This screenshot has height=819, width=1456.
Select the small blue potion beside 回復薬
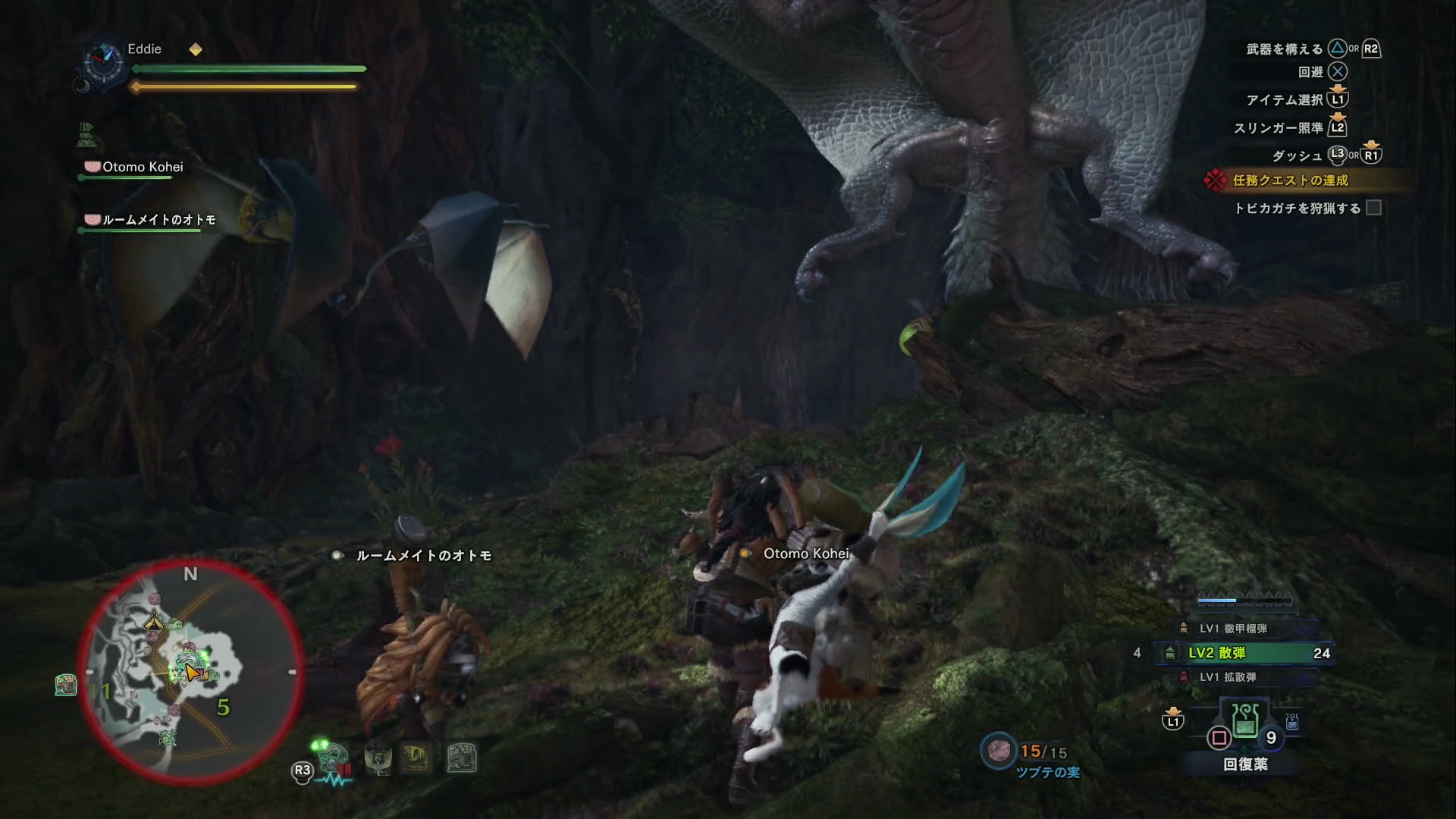[1292, 721]
